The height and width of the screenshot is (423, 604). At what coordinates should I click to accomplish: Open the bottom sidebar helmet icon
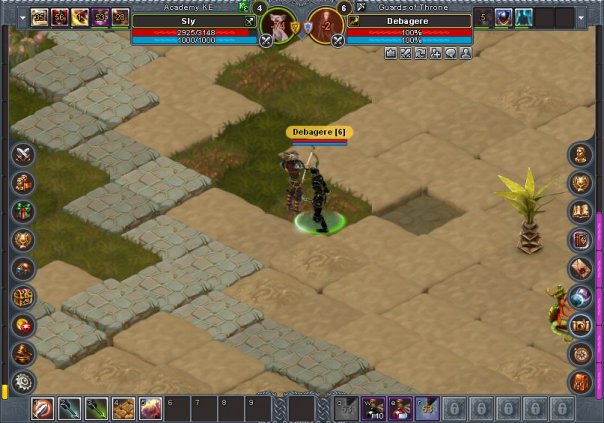(581, 382)
